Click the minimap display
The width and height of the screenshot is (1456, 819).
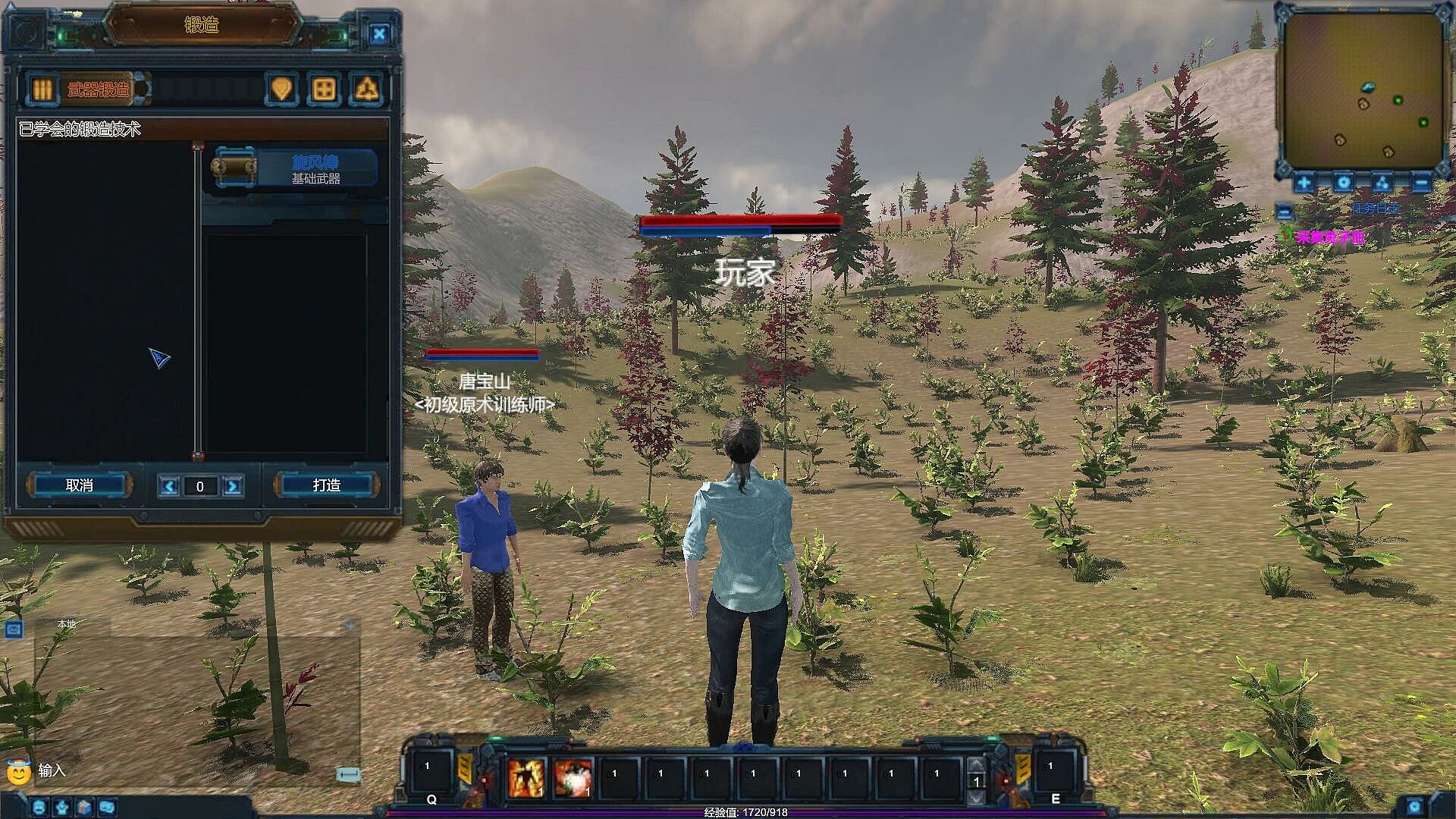click(x=1363, y=91)
